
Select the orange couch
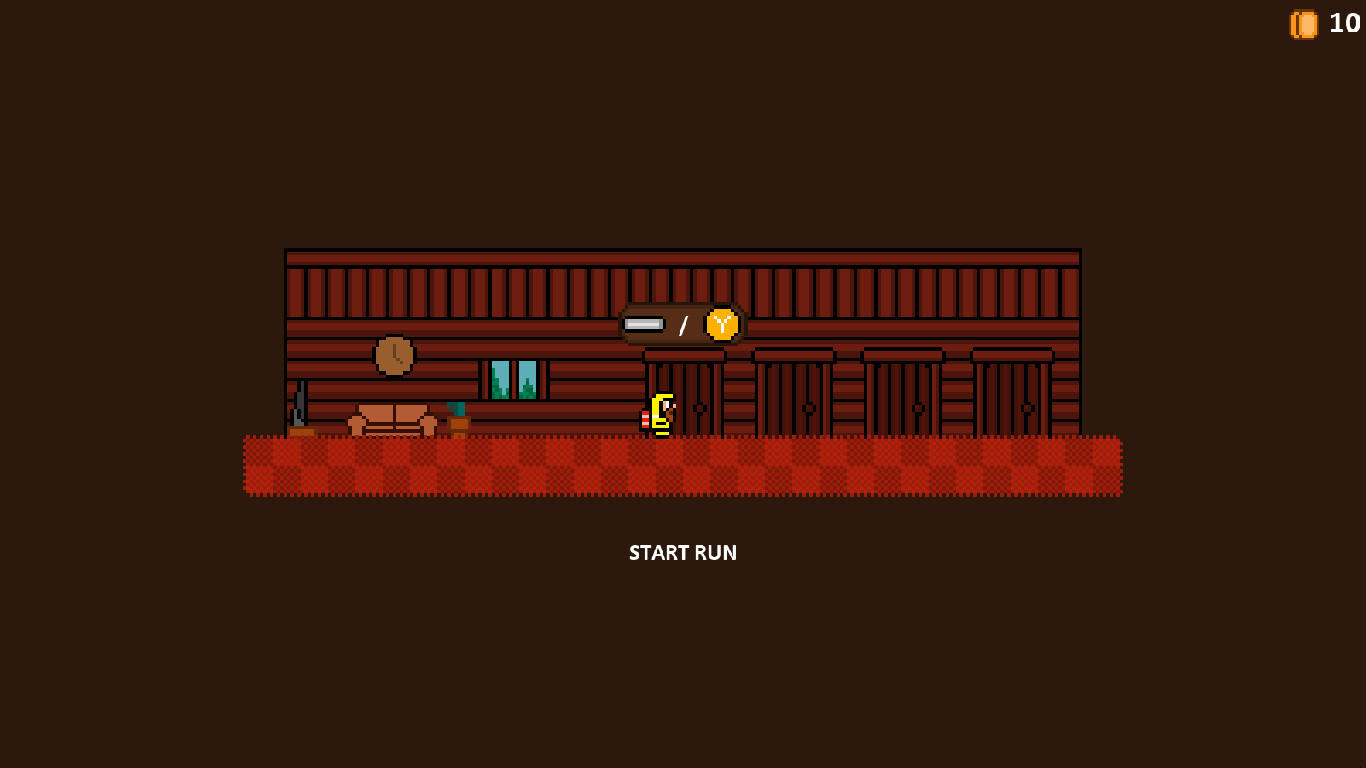click(x=392, y=420)
